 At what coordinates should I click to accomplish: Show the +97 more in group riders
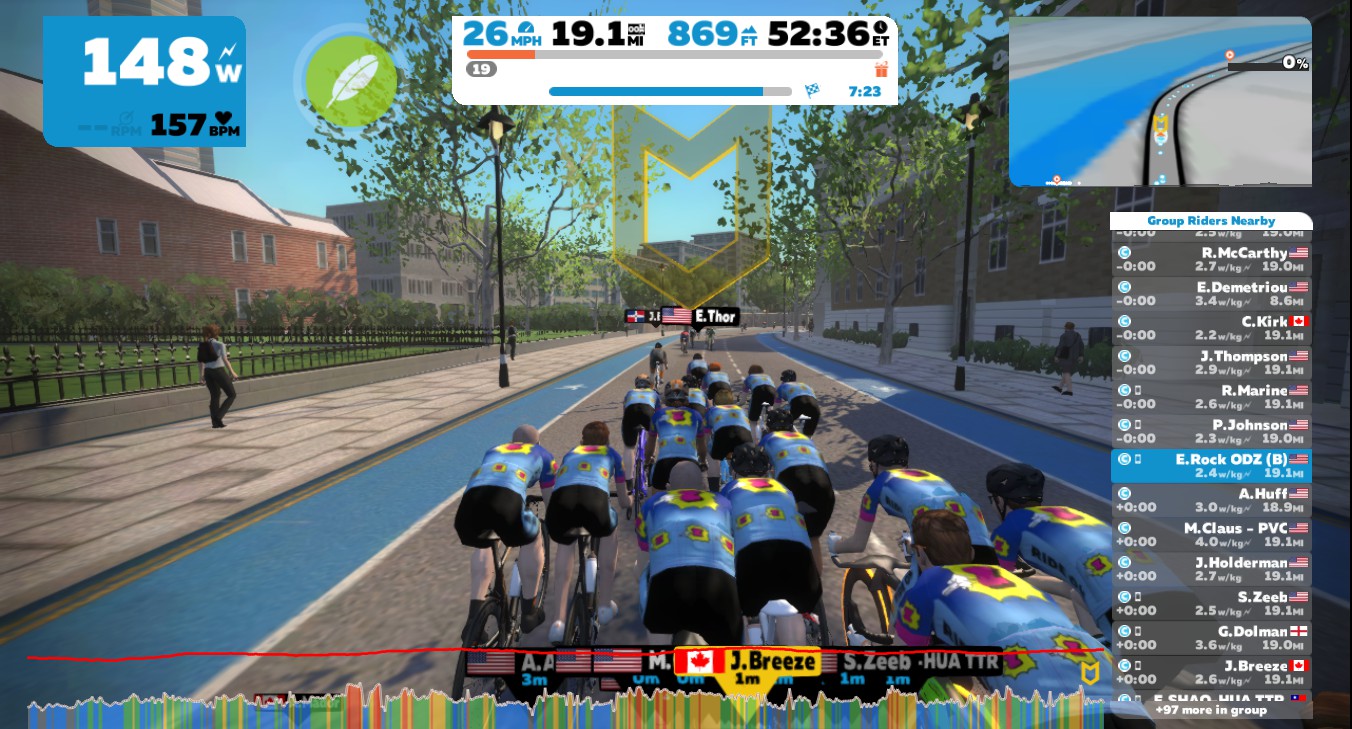[1211, 710]
